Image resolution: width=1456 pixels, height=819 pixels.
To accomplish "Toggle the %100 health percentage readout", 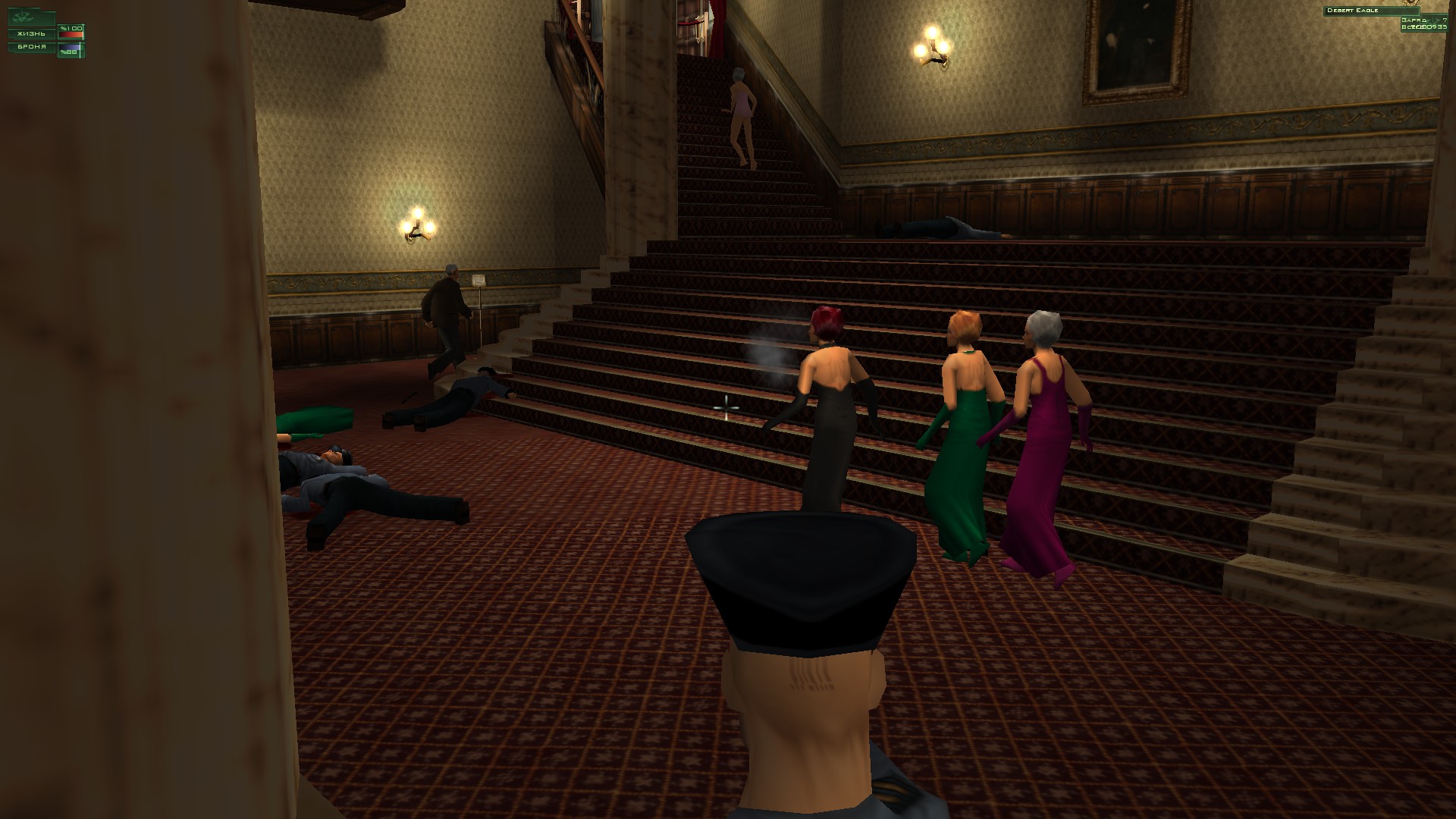I will (x=71, y=29).
